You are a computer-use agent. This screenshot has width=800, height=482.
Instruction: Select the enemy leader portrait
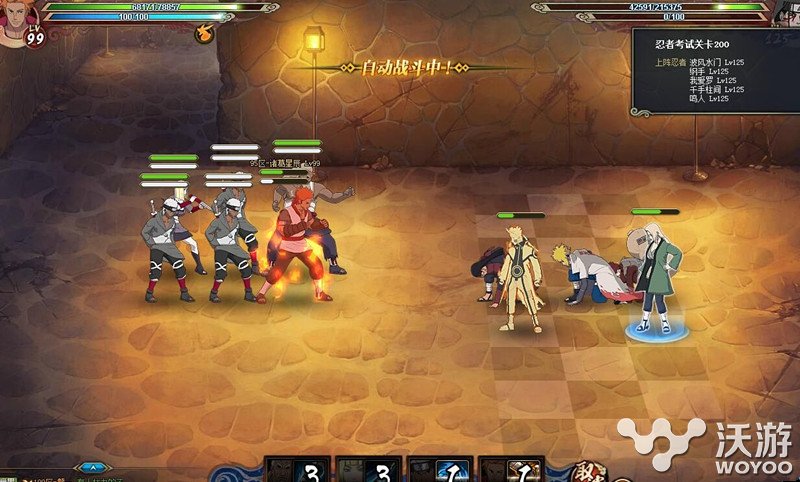[785, 14]
